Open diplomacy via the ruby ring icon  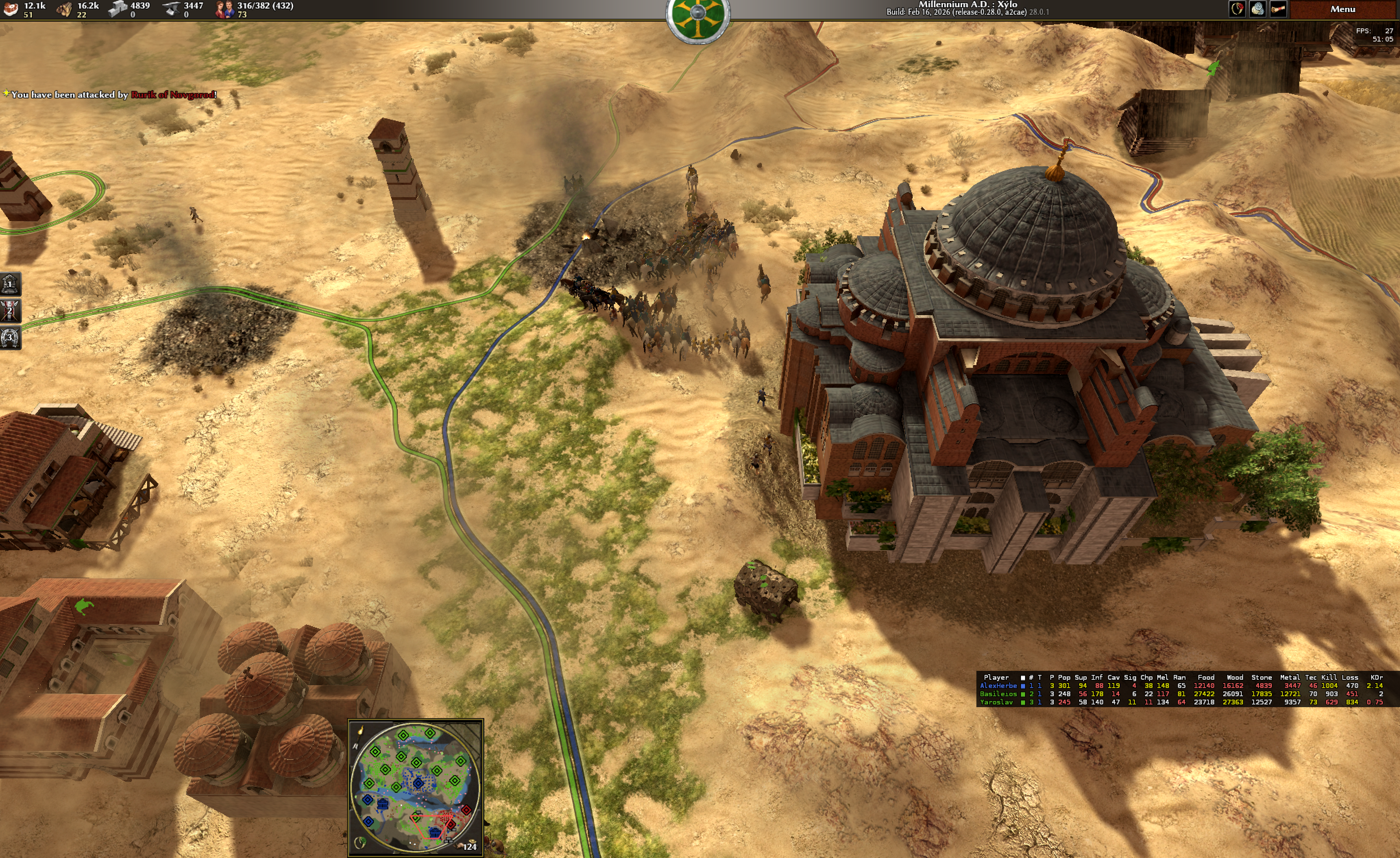tap(1237, 9)
